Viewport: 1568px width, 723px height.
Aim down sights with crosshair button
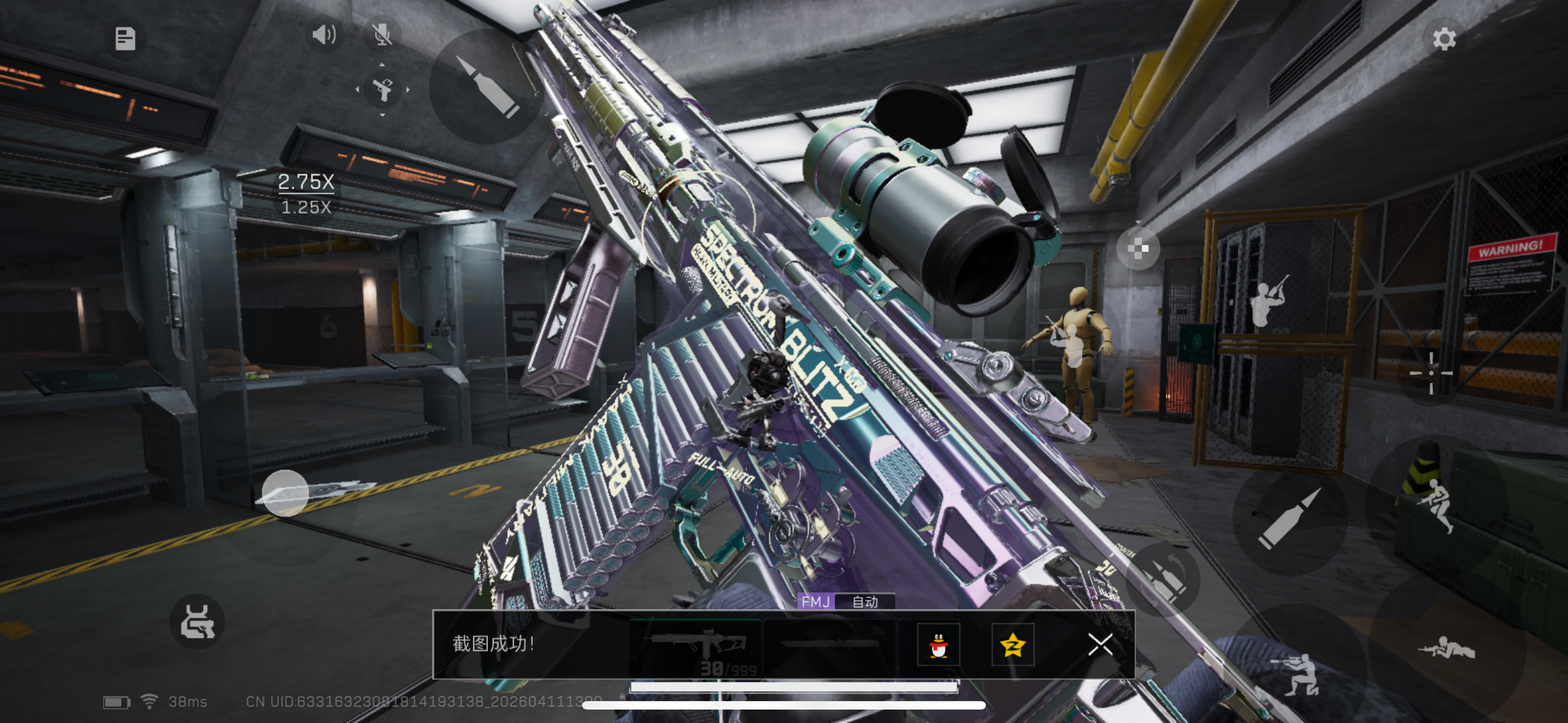pyautogui.click(x=1431, y=373)
